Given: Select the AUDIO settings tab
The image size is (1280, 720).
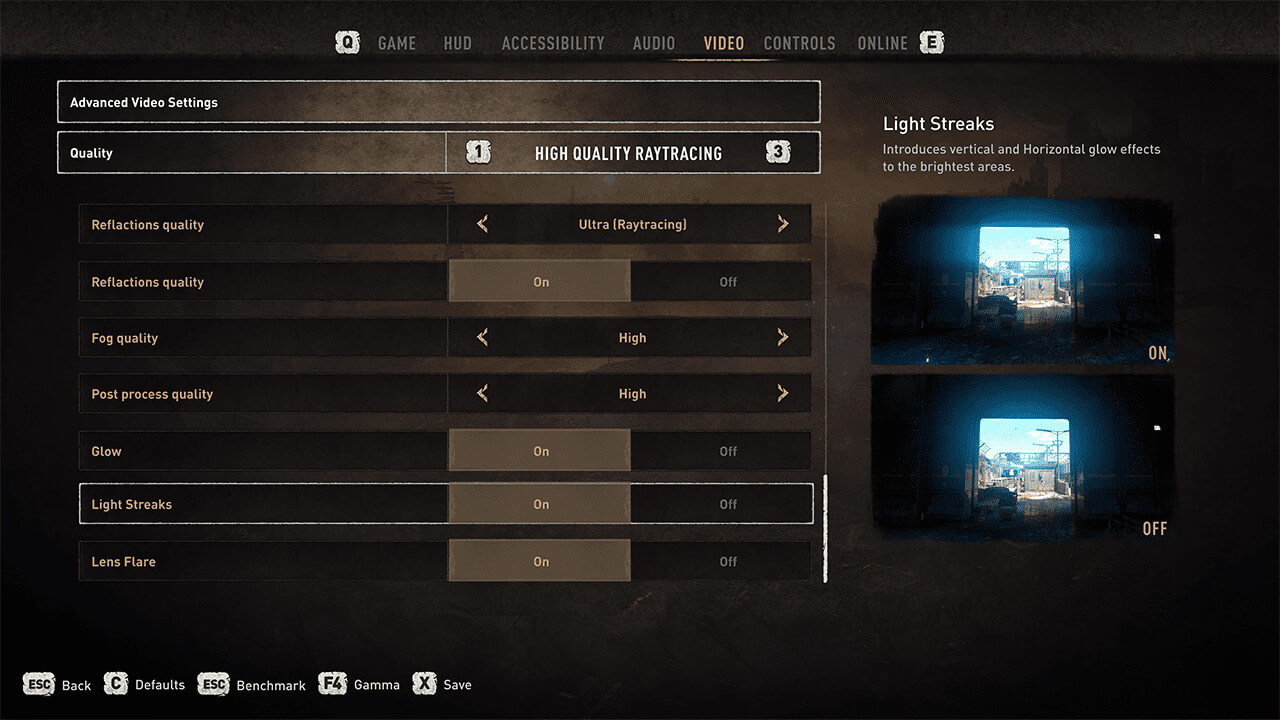Looking at the screenshot, I should 653,43.
